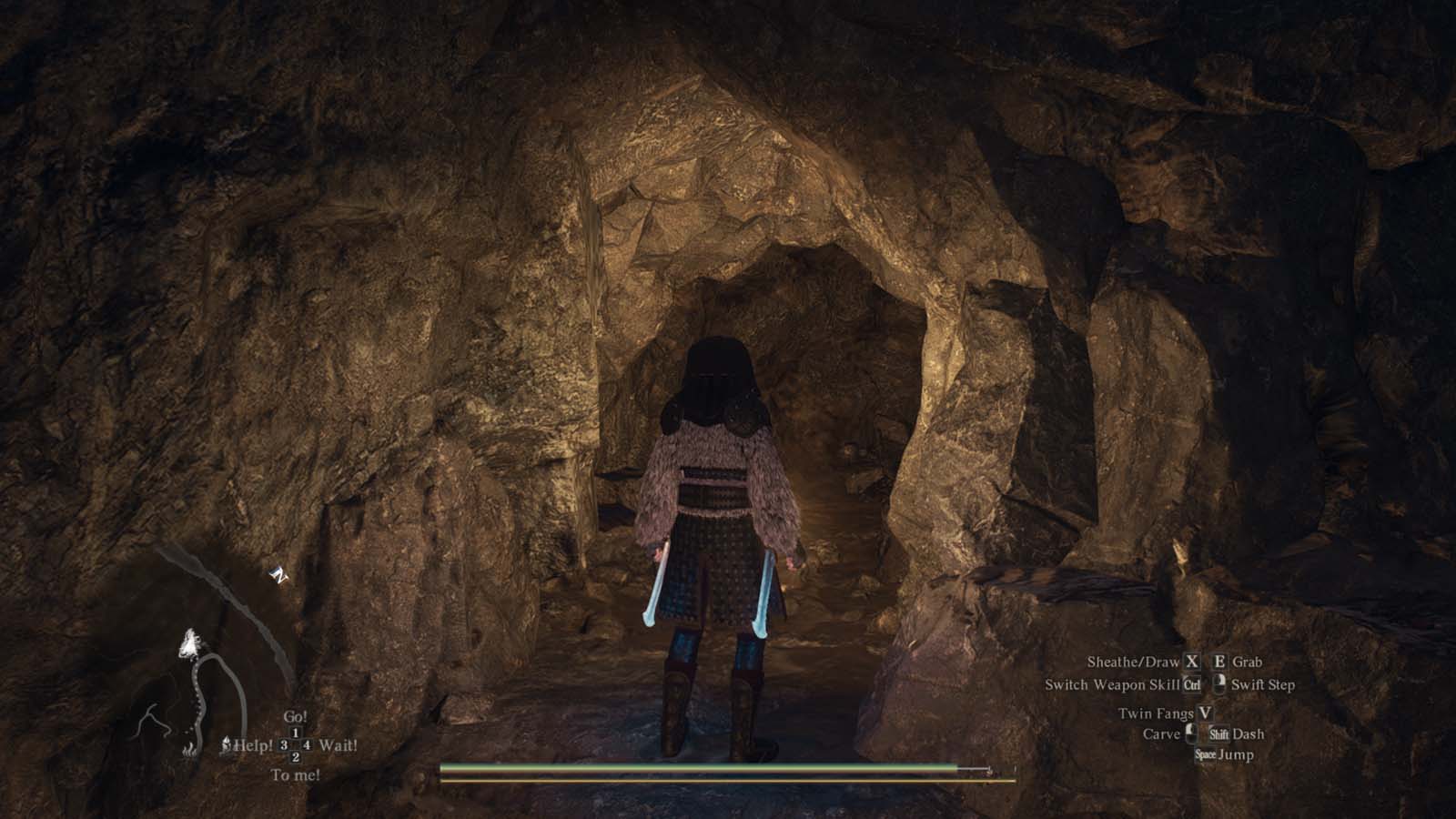Click the Ctrl key icon for Switch Weapon Skill
The height and width of the screenshot is (819, 1456).
1192,685
